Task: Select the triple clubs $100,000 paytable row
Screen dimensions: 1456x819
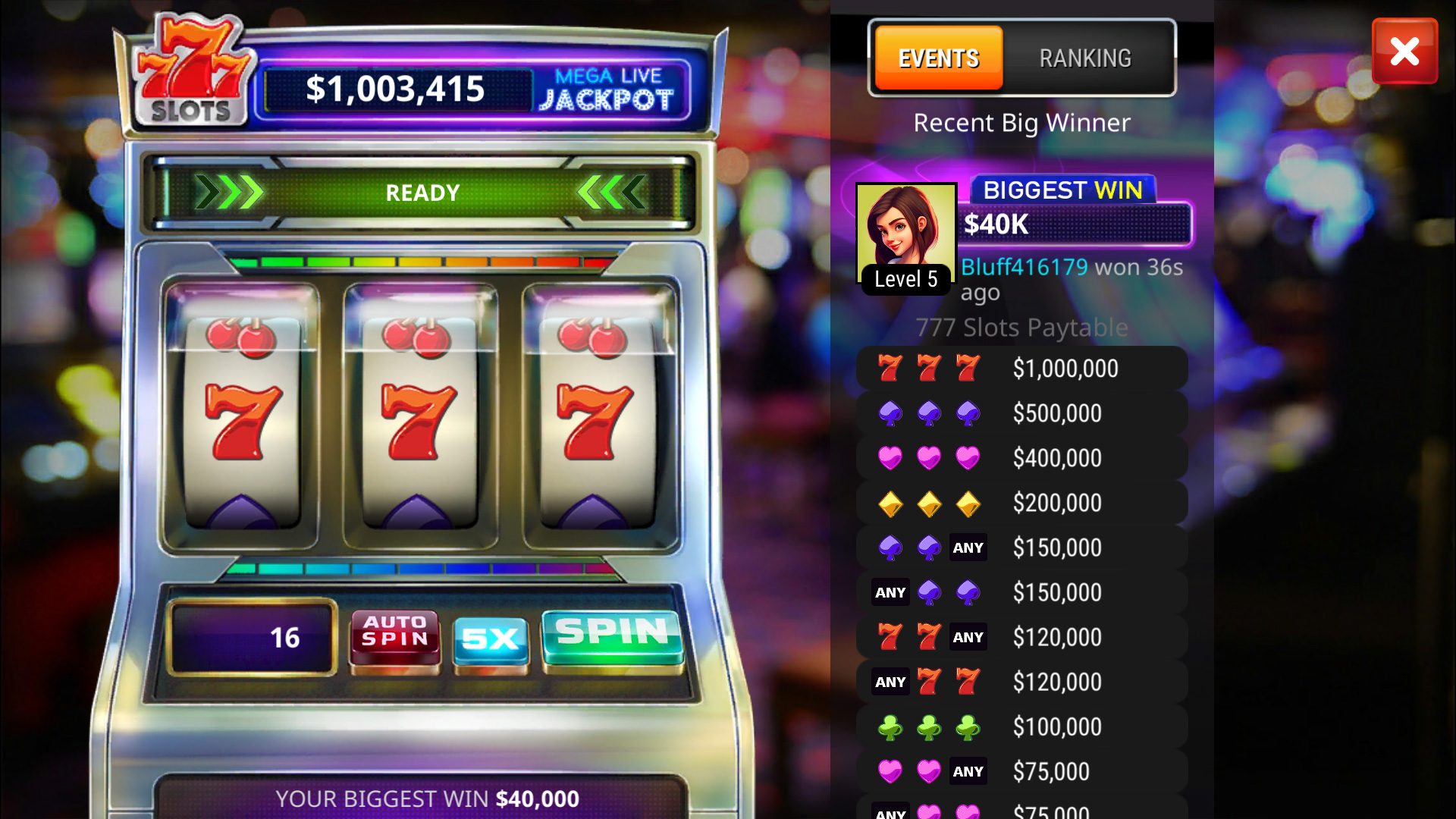Action: (1021, 727)
